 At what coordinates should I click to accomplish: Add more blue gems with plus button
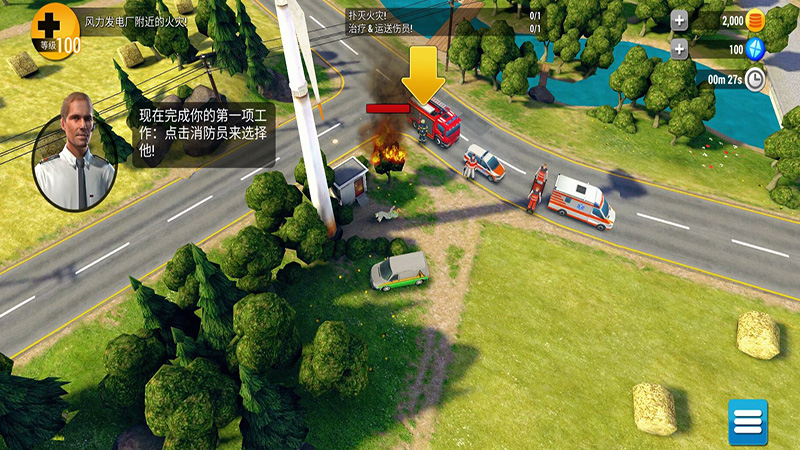point(679,49)
